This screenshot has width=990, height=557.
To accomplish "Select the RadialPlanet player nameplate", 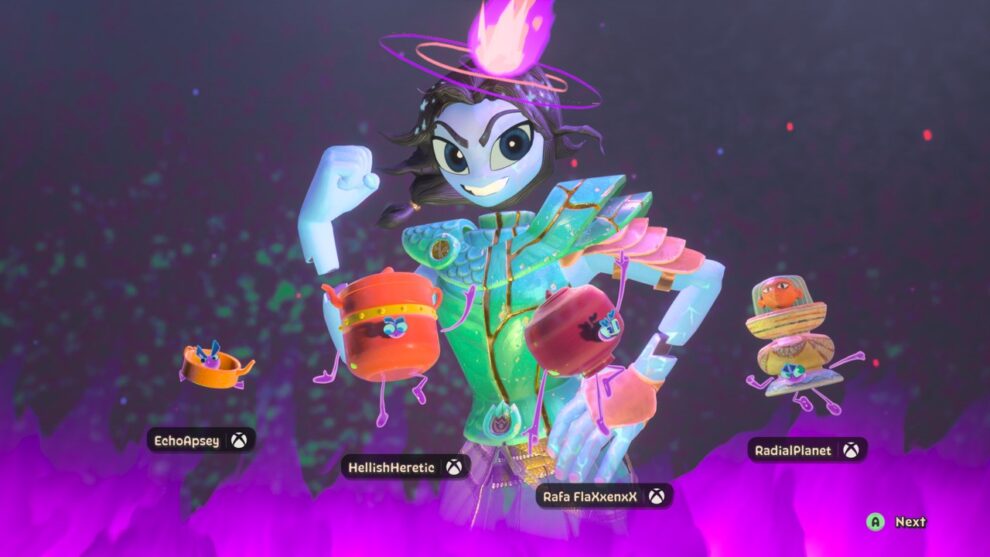I will (807, 450).
